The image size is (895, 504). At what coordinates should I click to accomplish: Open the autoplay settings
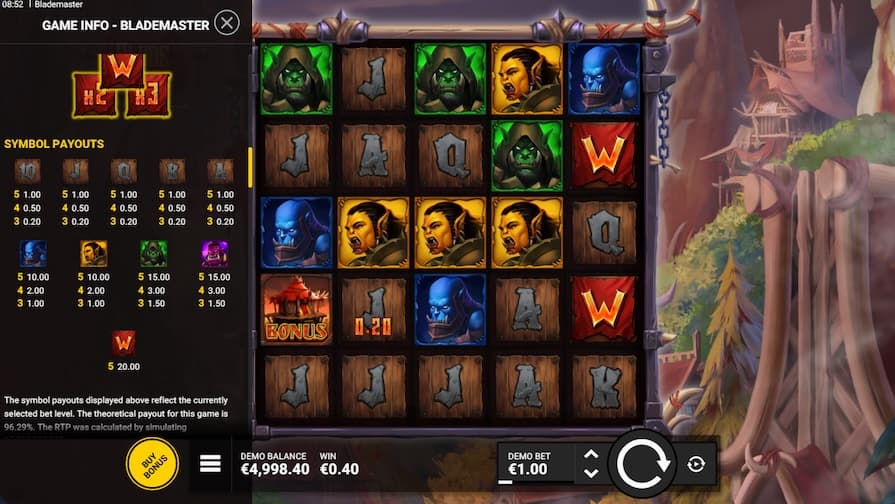697,464
